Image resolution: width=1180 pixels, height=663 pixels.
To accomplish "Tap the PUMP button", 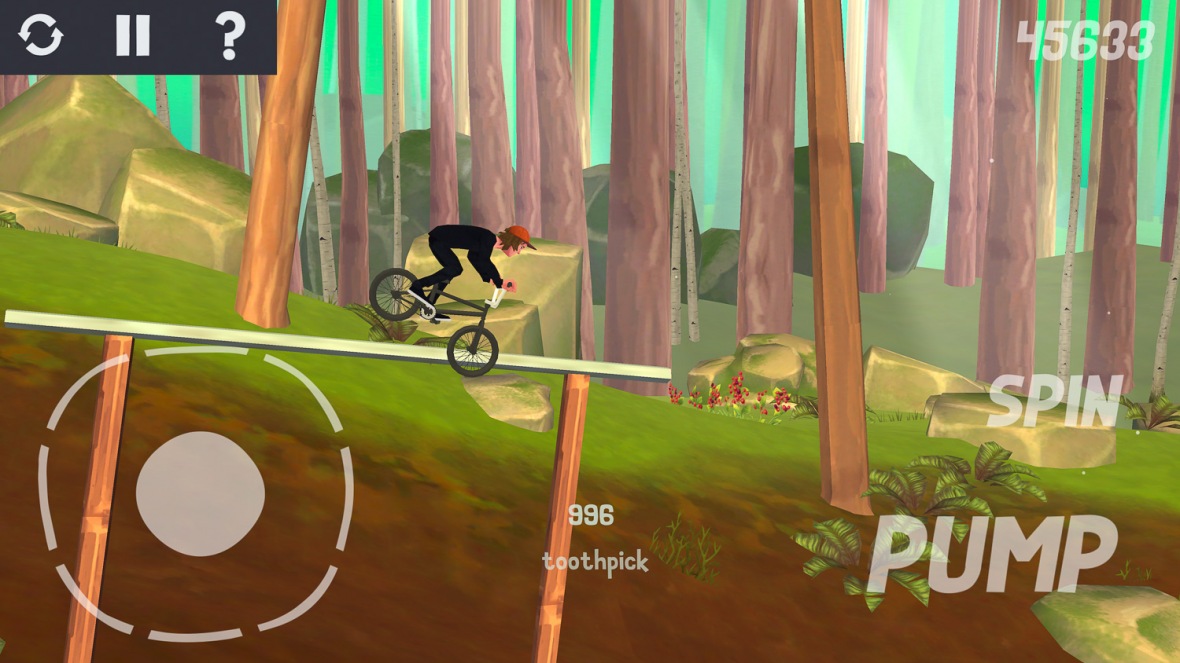I will 990,555.
